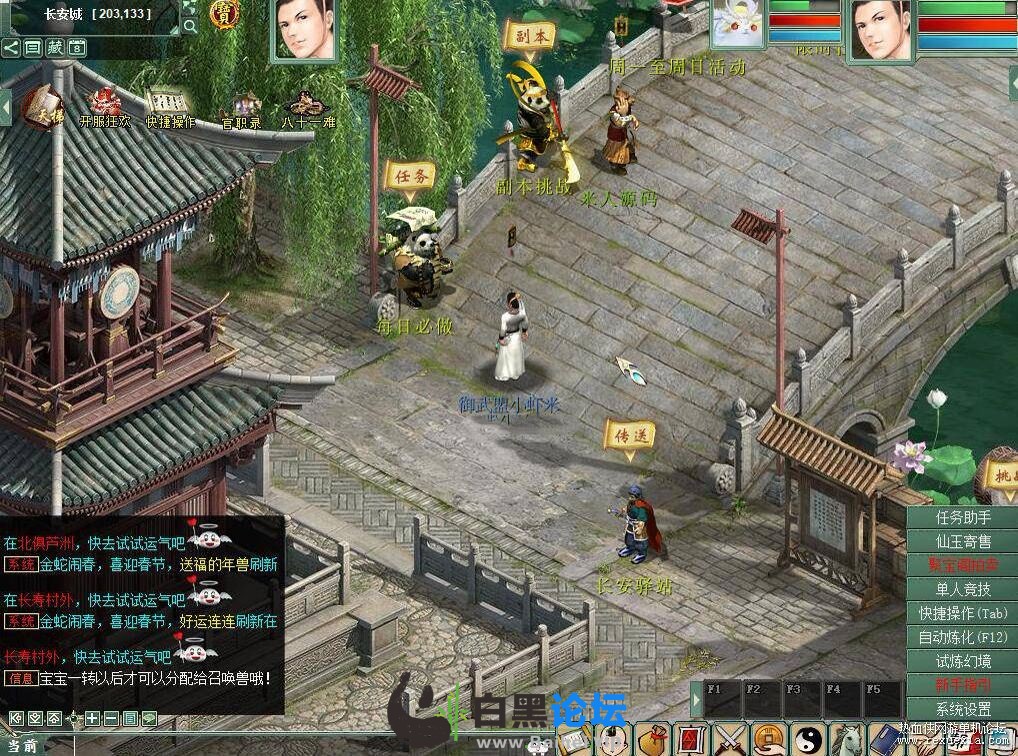Click the plus button on the chat toolbar
Viewport: 1018px width, 756px height.
coord(92,718)
